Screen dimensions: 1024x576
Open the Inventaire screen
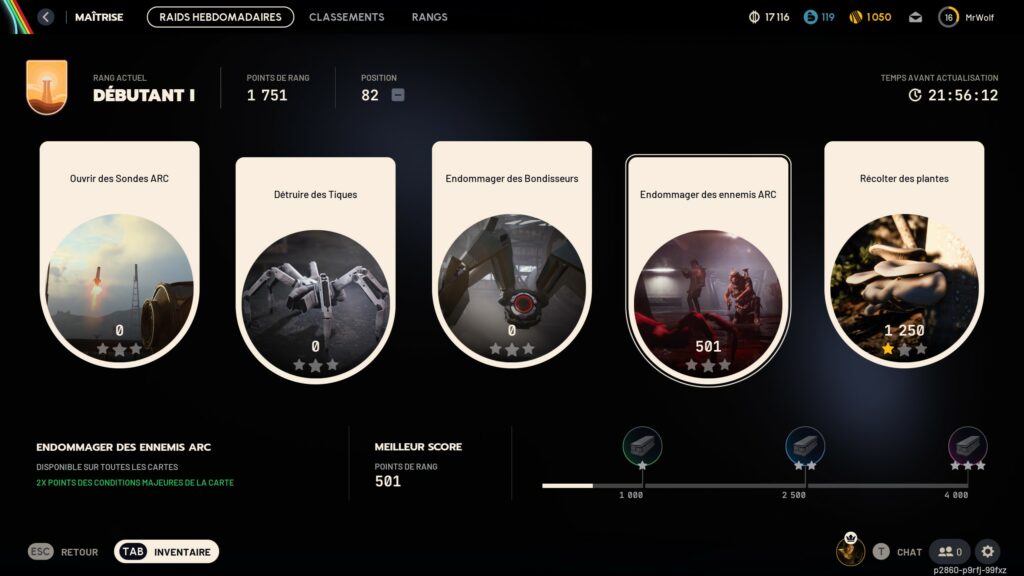click(x=166, y=551)
